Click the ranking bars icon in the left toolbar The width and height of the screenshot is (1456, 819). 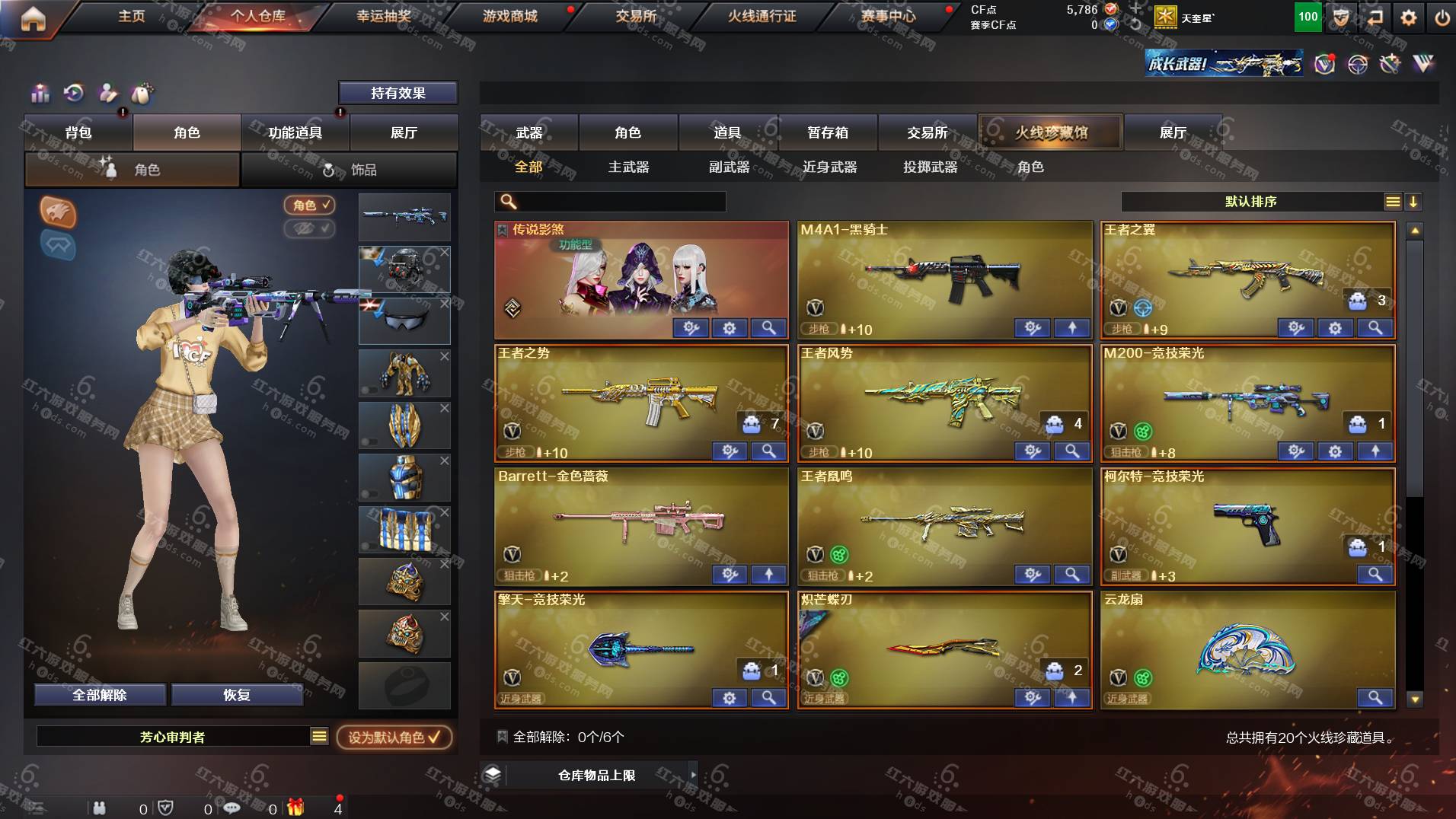[x=40, y=93]
